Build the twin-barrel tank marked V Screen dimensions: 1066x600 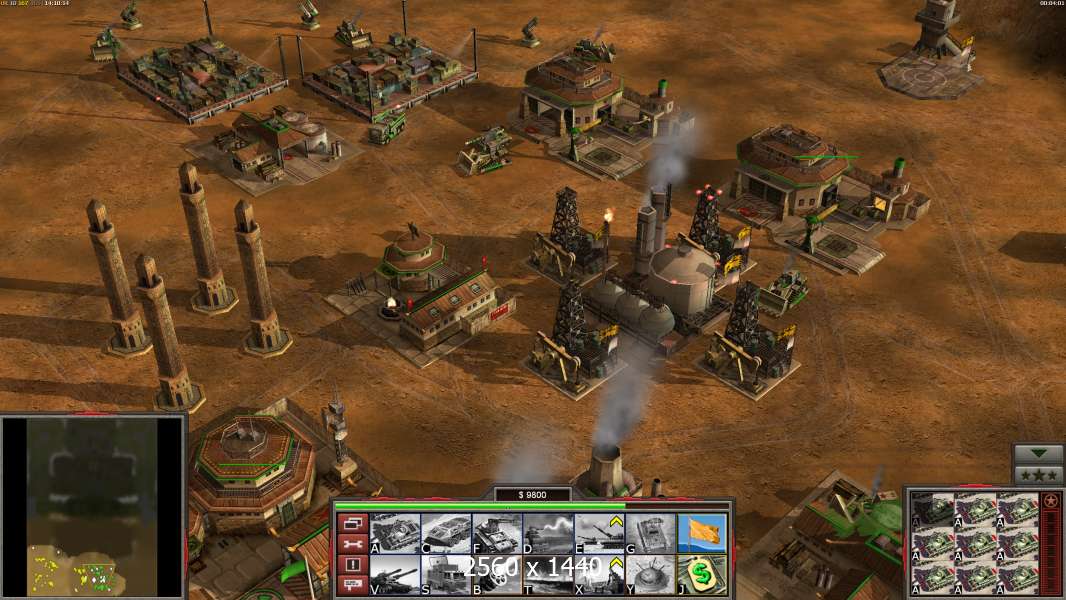395,575
